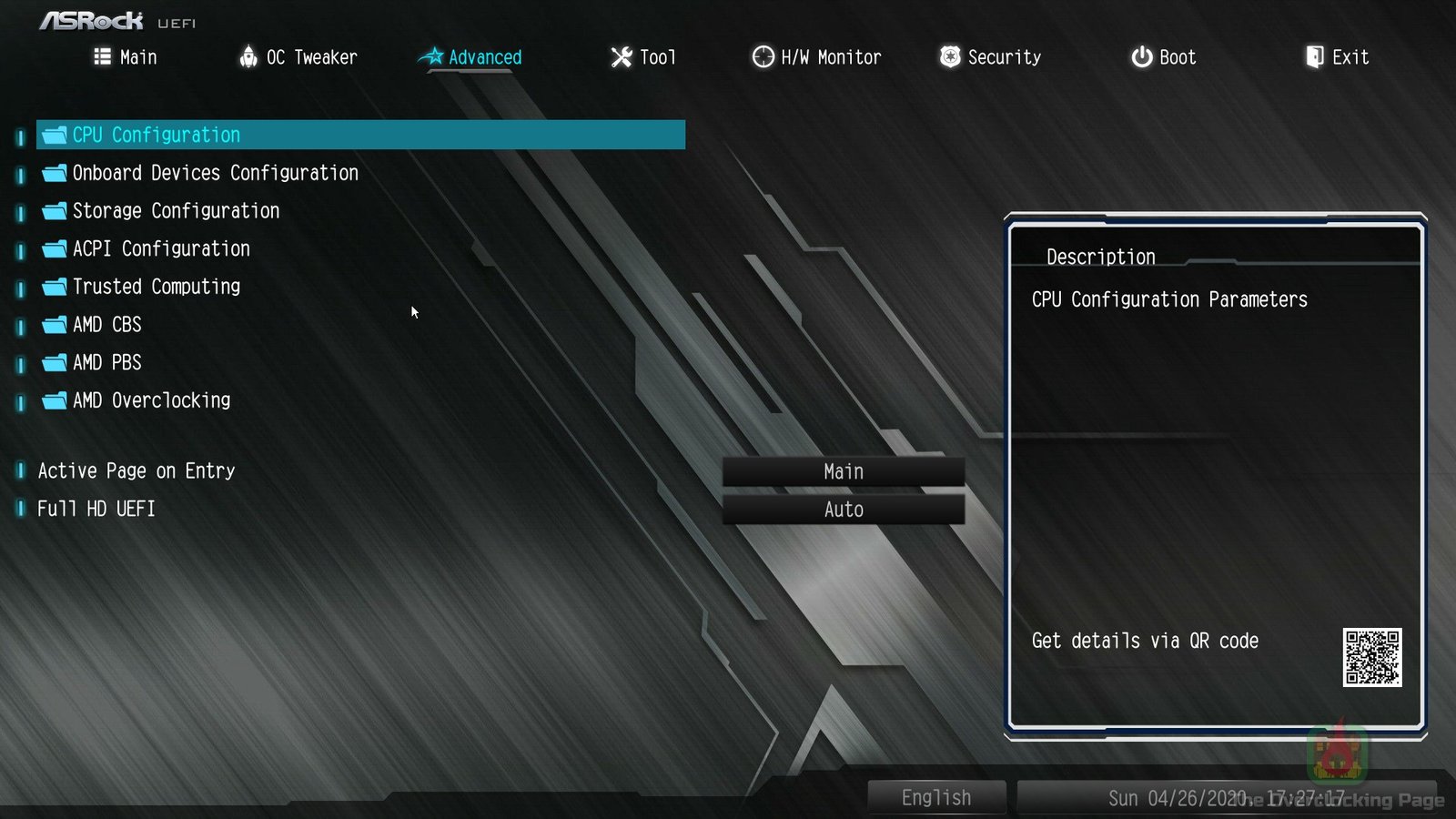Open Storage Configuration submenu
The image size is (1456, 819).
pos(176,211)
